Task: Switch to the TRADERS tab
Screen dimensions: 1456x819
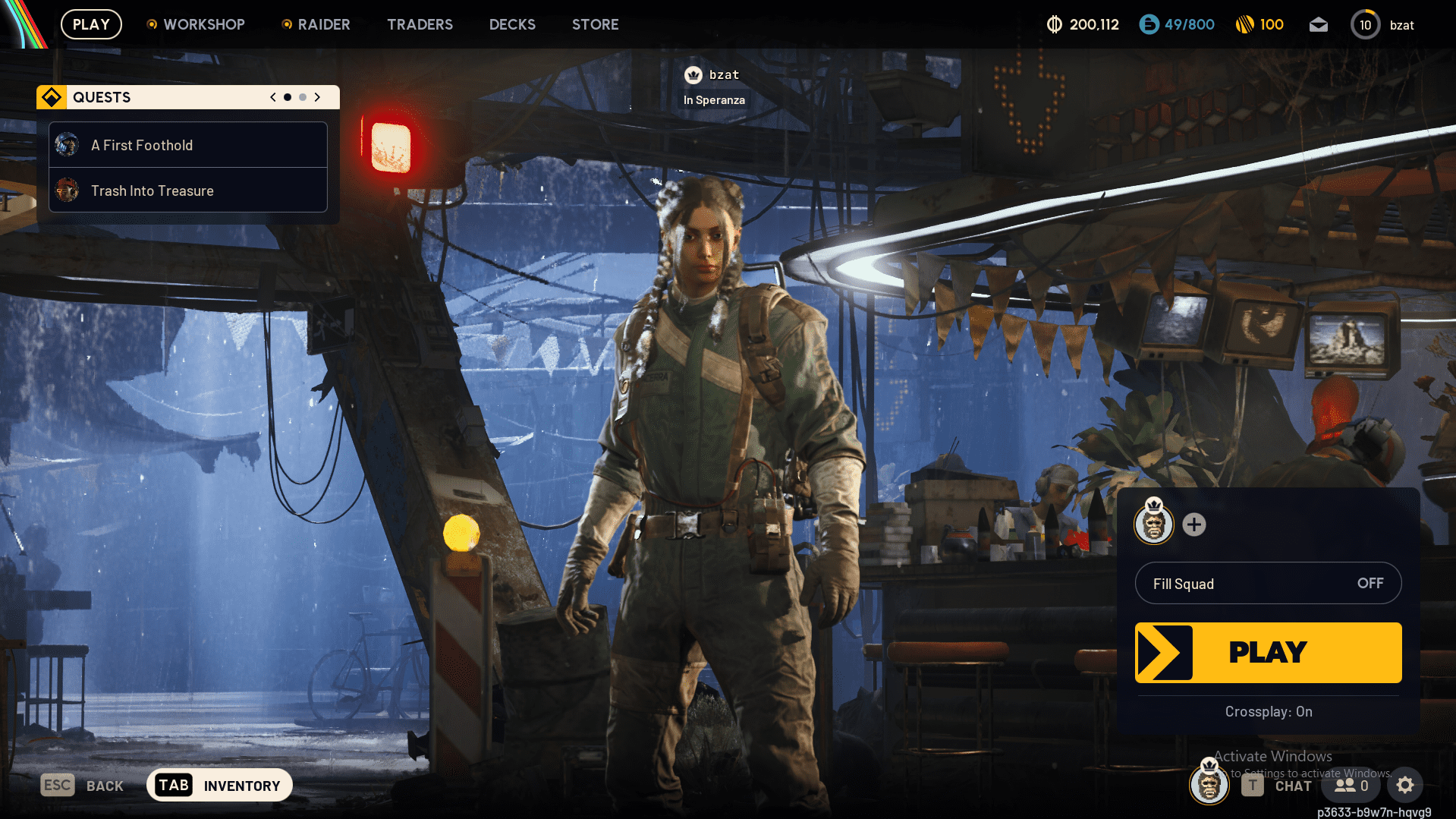Action: (420, 24)
